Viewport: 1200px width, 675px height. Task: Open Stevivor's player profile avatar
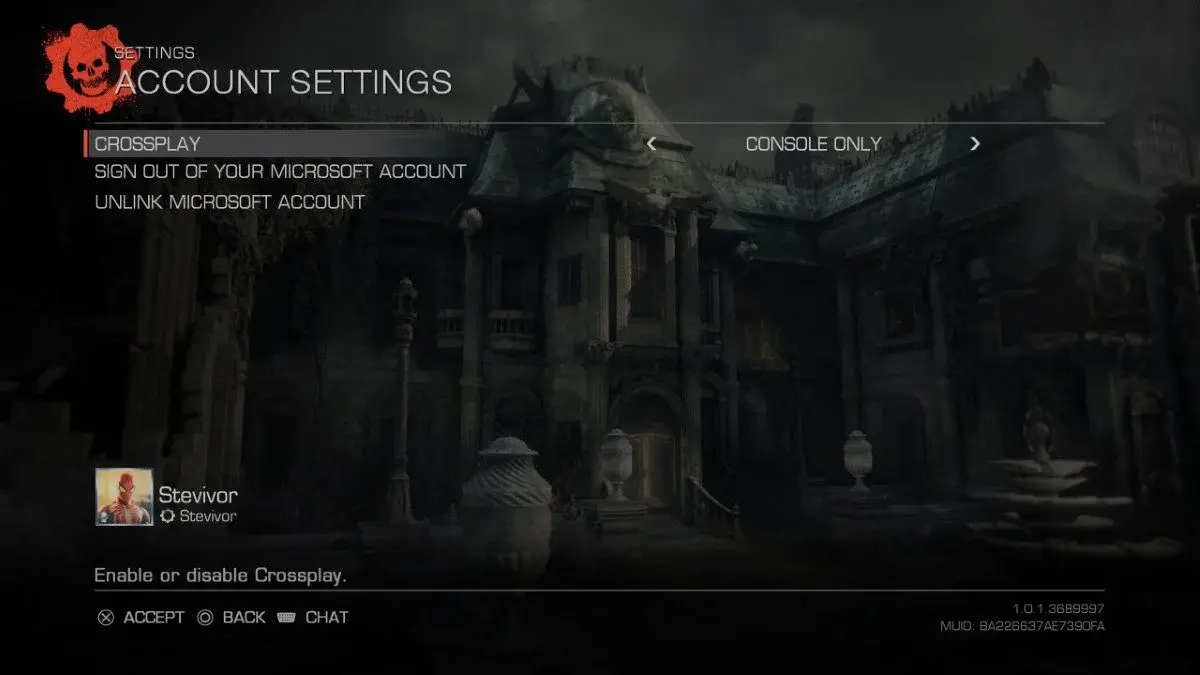click(124, 497)
